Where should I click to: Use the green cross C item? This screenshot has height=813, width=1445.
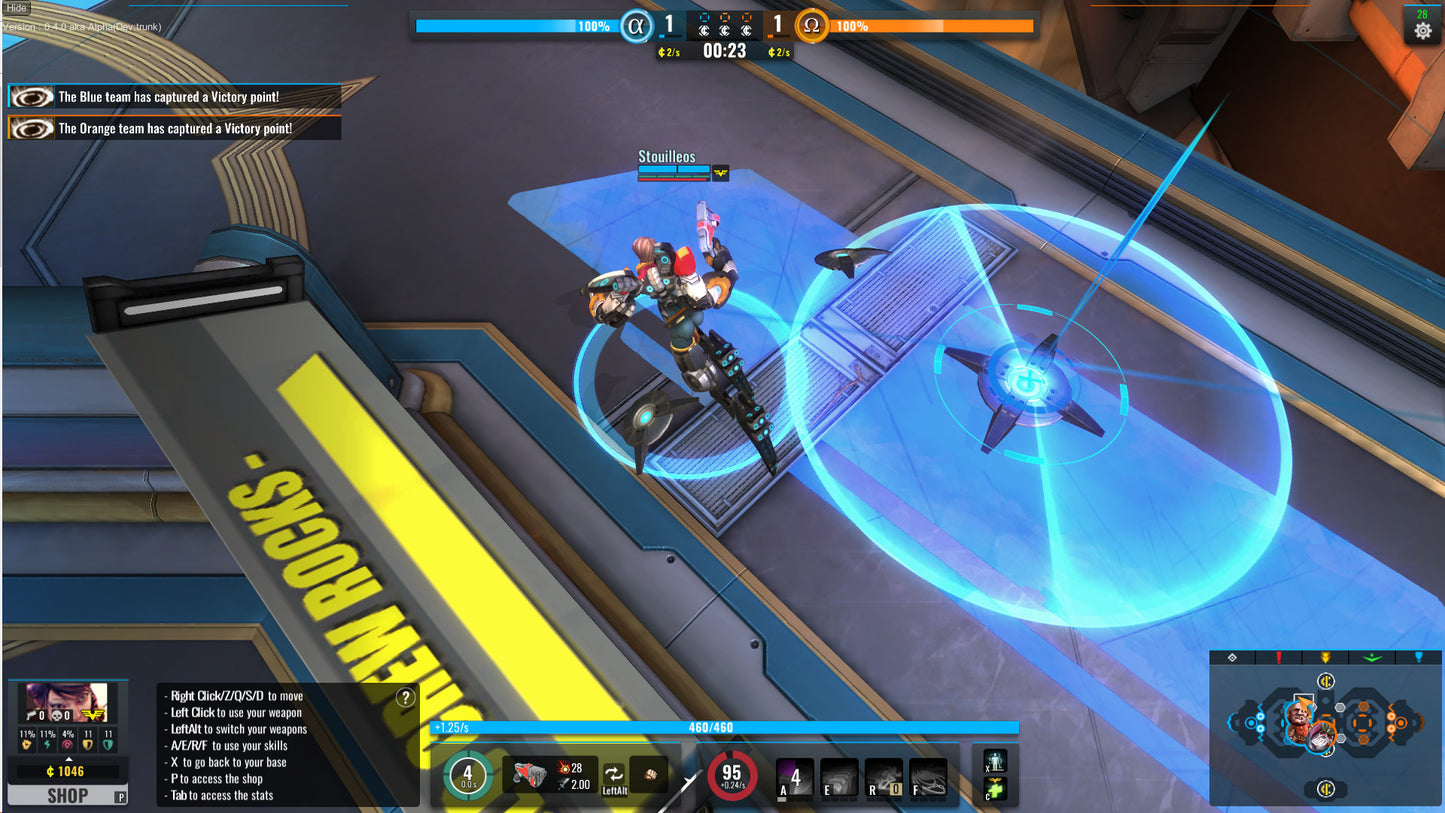[994, 790]
